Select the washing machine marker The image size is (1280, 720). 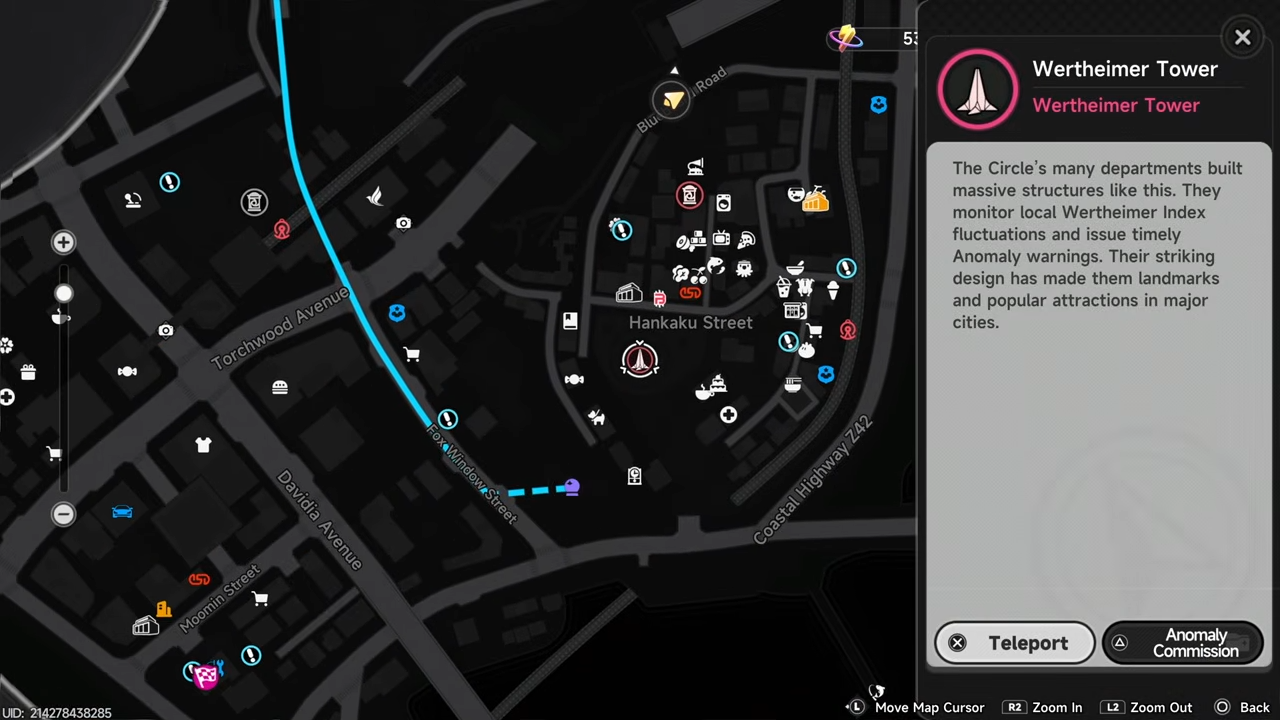pyautogui.click(x=723, y=203)
